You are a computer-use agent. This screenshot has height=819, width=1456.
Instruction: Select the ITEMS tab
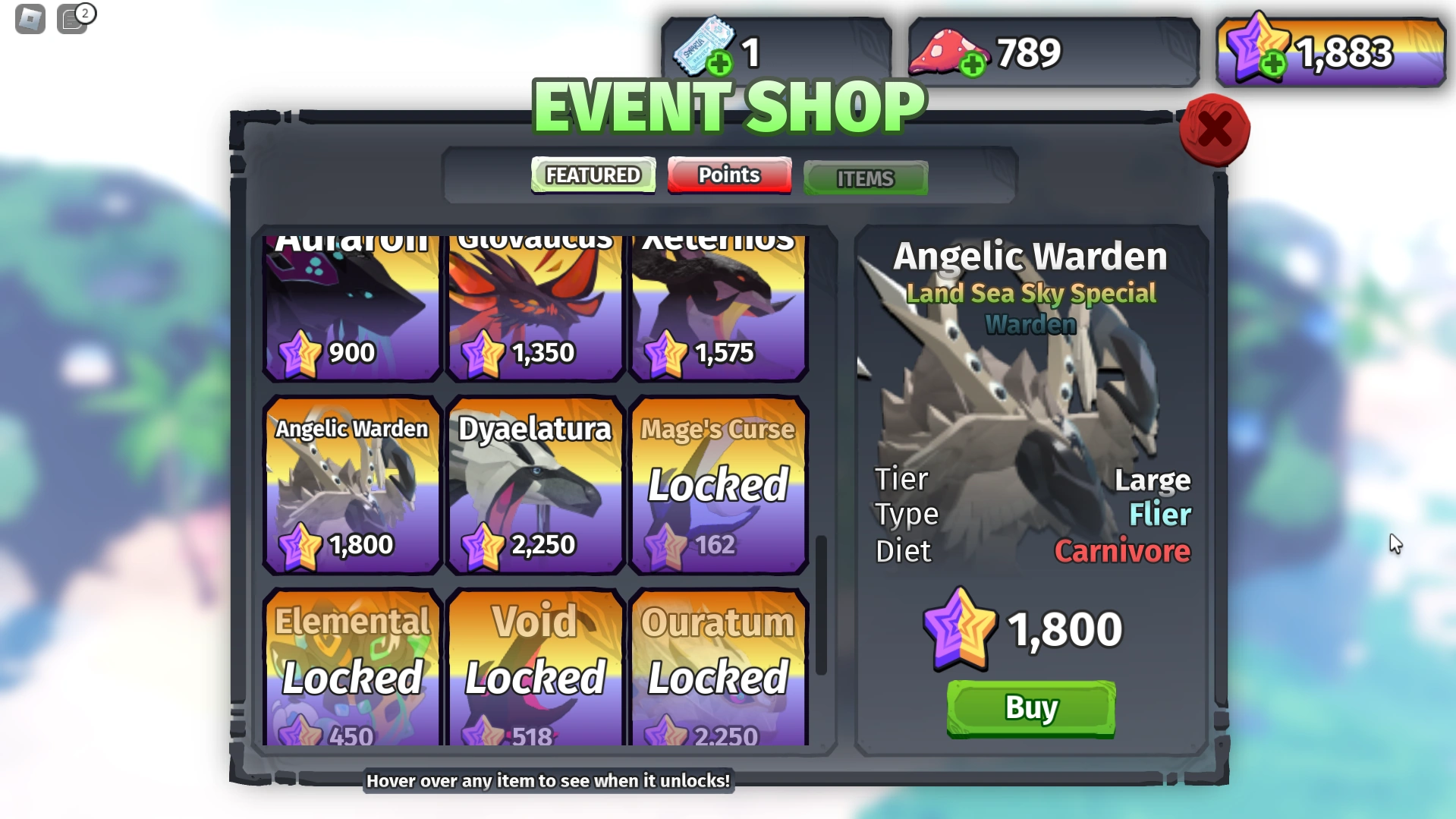864,178
